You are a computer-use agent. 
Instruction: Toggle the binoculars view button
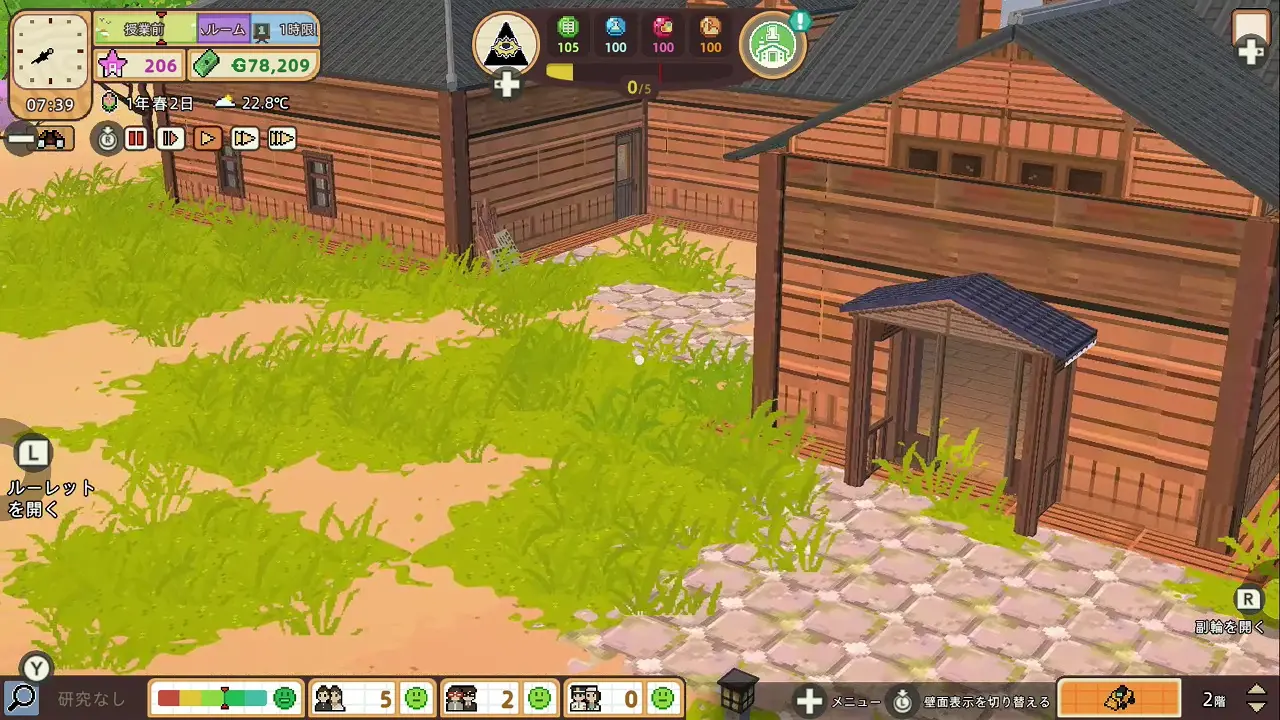[x=50, y=139]
